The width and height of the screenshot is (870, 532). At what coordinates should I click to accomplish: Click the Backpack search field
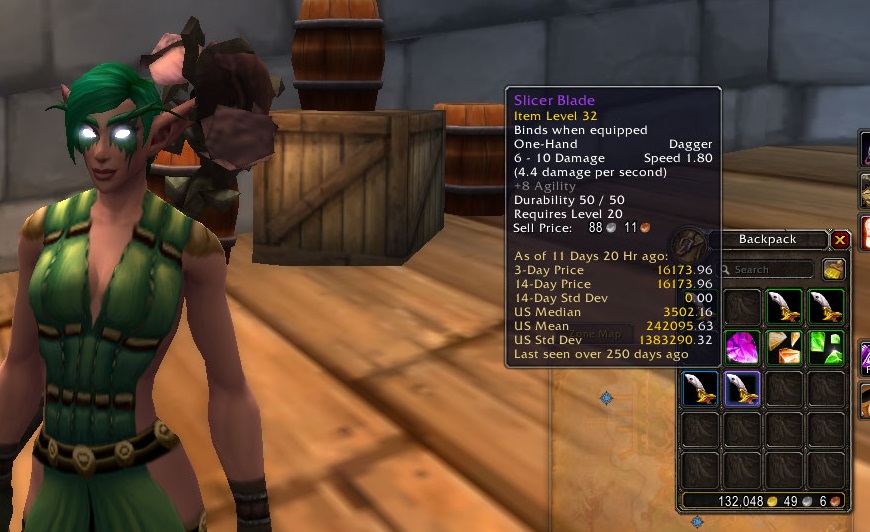[772, 269]
